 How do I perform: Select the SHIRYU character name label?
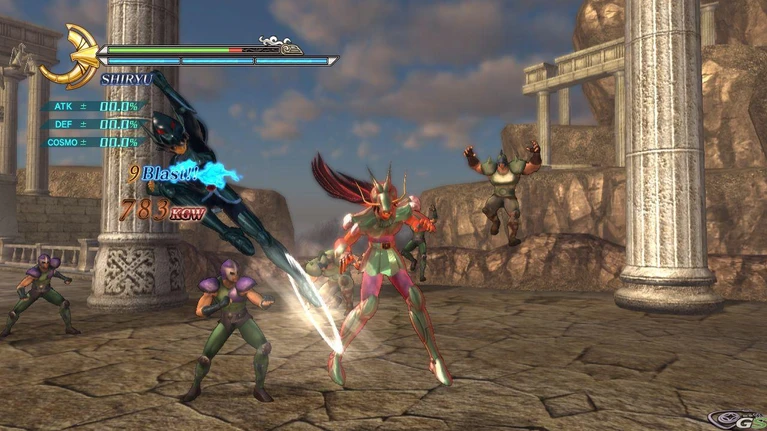126,78
